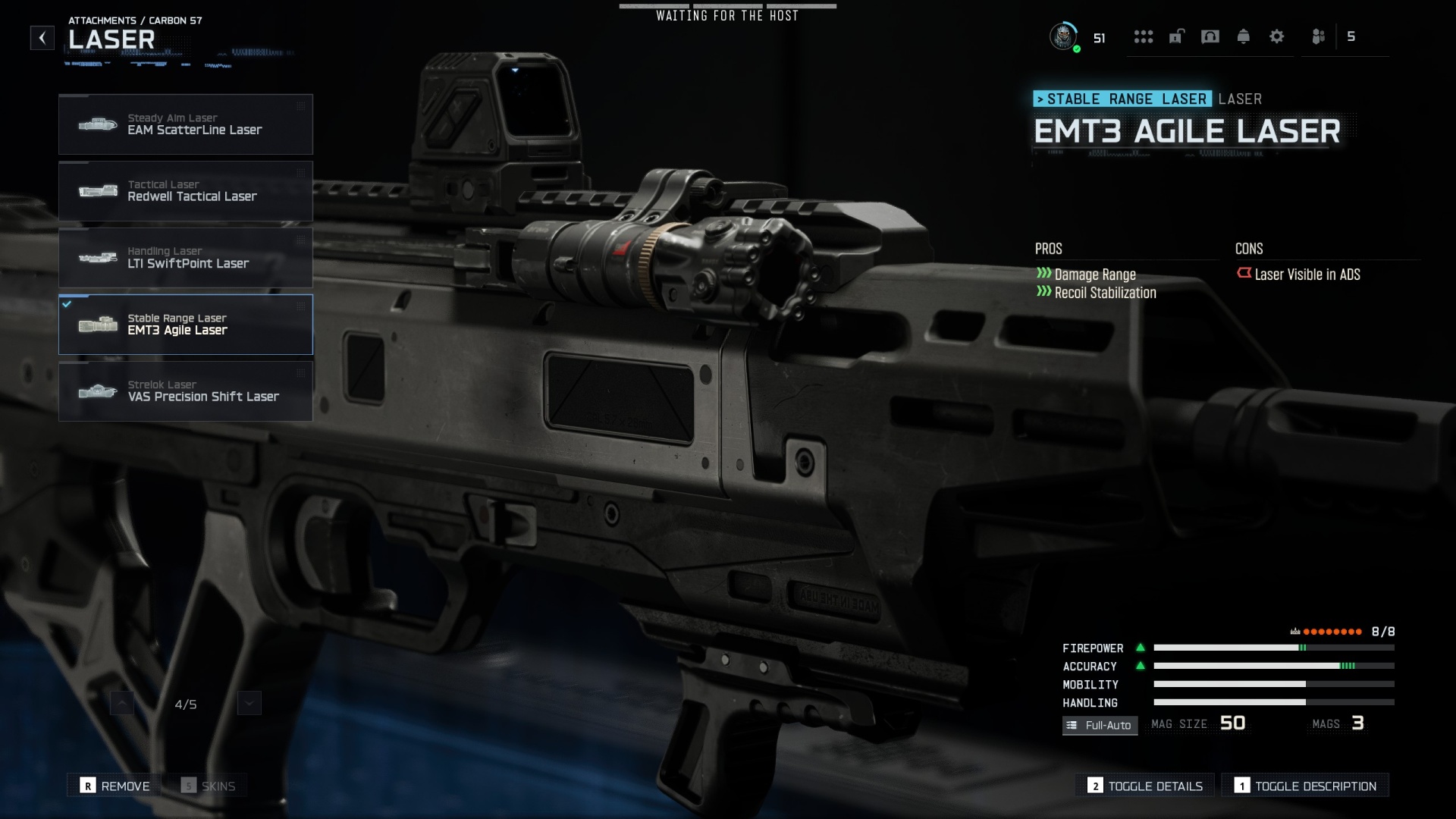The image size is (1456, 819).
Task: Open the grid menu of dots
Action: 1144,37
